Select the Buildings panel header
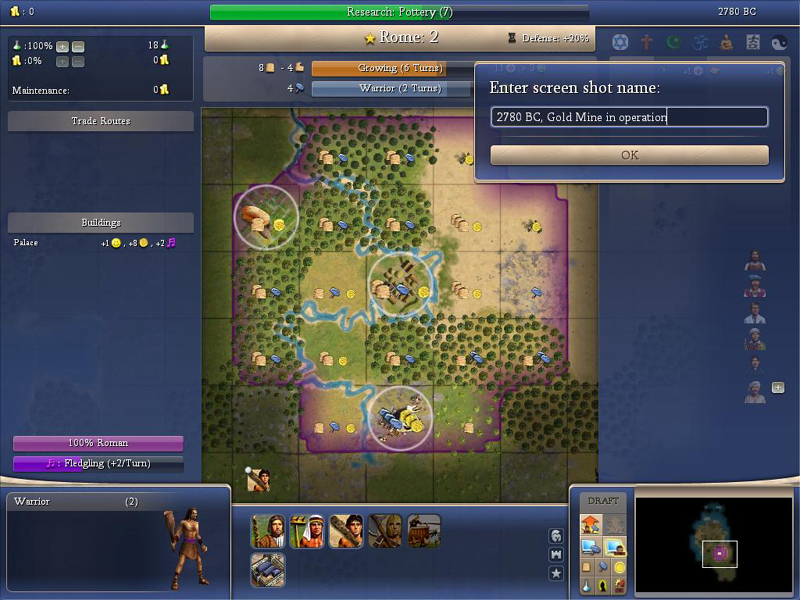 100,222
